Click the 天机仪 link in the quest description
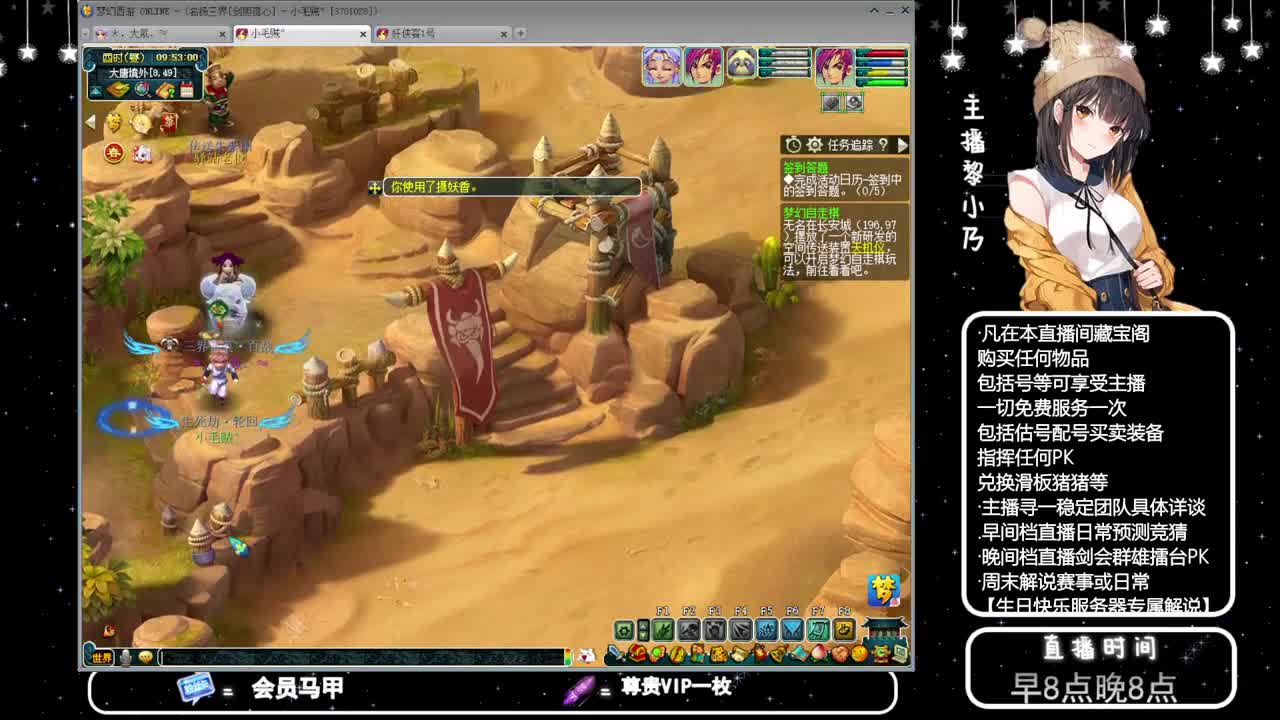1280x720 pixels. click(870, 246)
